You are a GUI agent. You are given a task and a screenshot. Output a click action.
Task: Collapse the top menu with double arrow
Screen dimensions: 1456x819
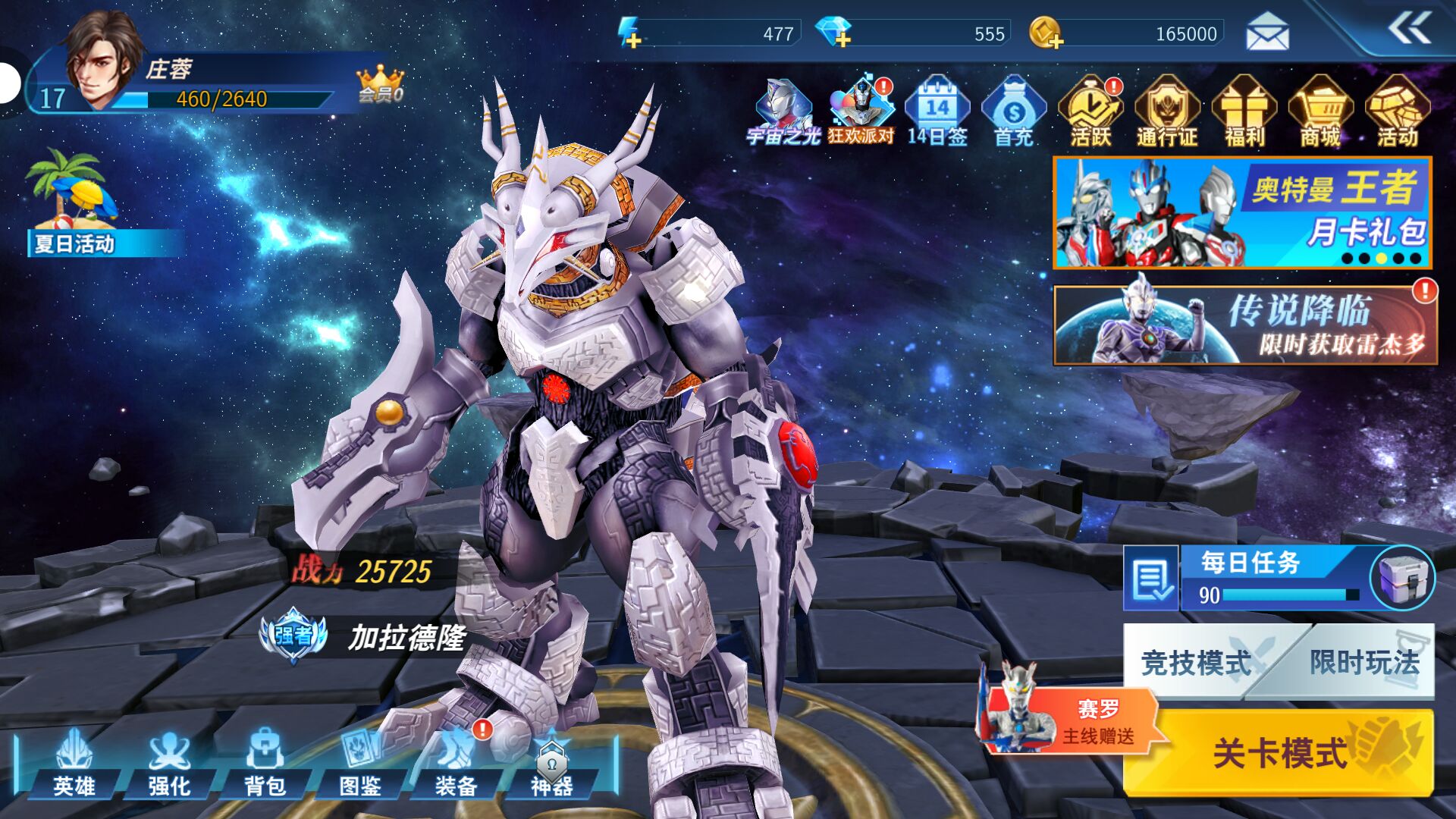[x=1409, y=30]
